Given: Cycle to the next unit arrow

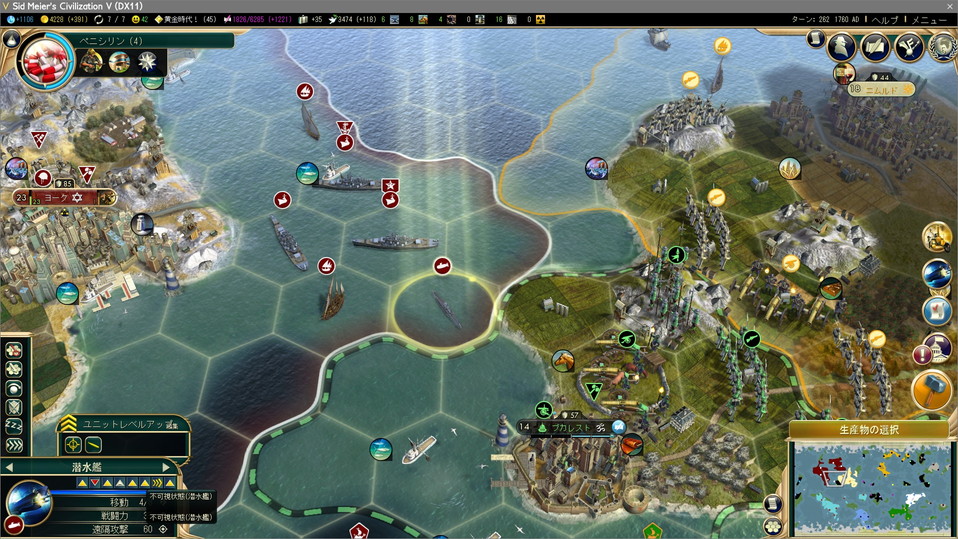Looking at the screenshot, I should [x=167, y=467].
